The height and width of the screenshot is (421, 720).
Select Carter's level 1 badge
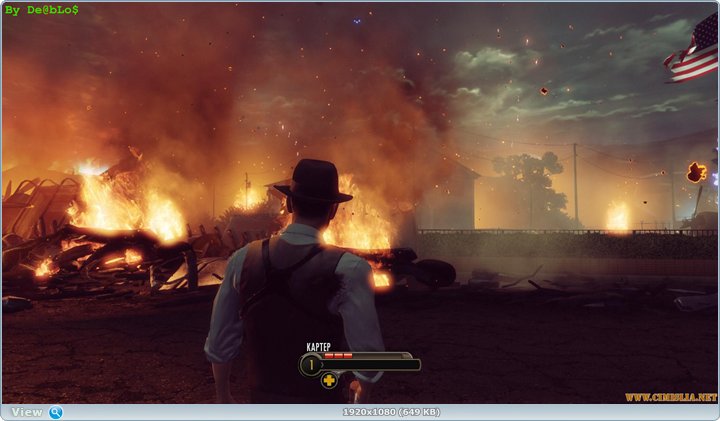pos(310,365)
